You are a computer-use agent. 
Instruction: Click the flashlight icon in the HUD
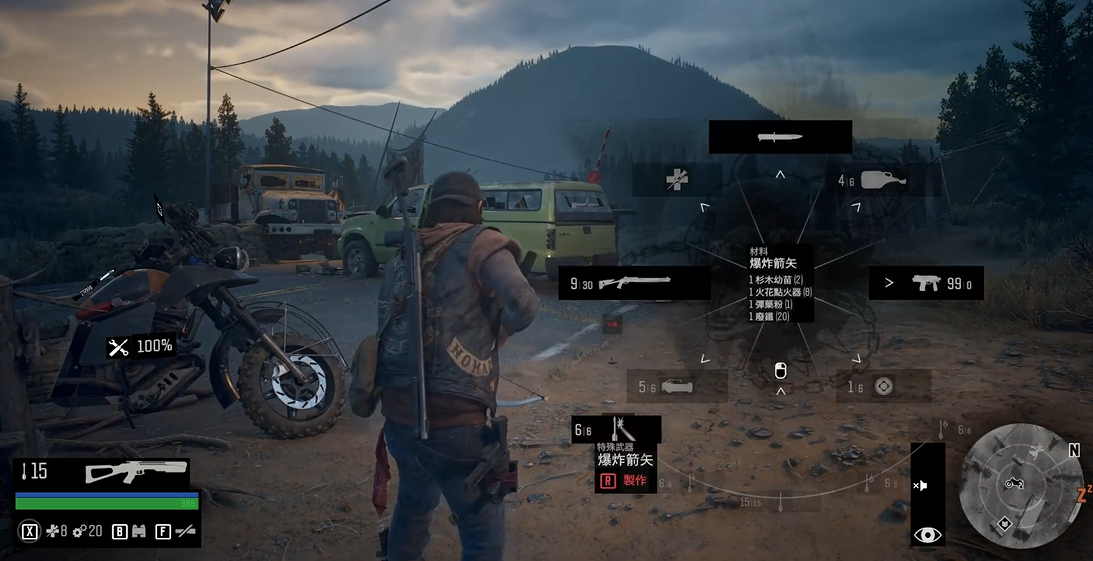click(x=184, y=531)
